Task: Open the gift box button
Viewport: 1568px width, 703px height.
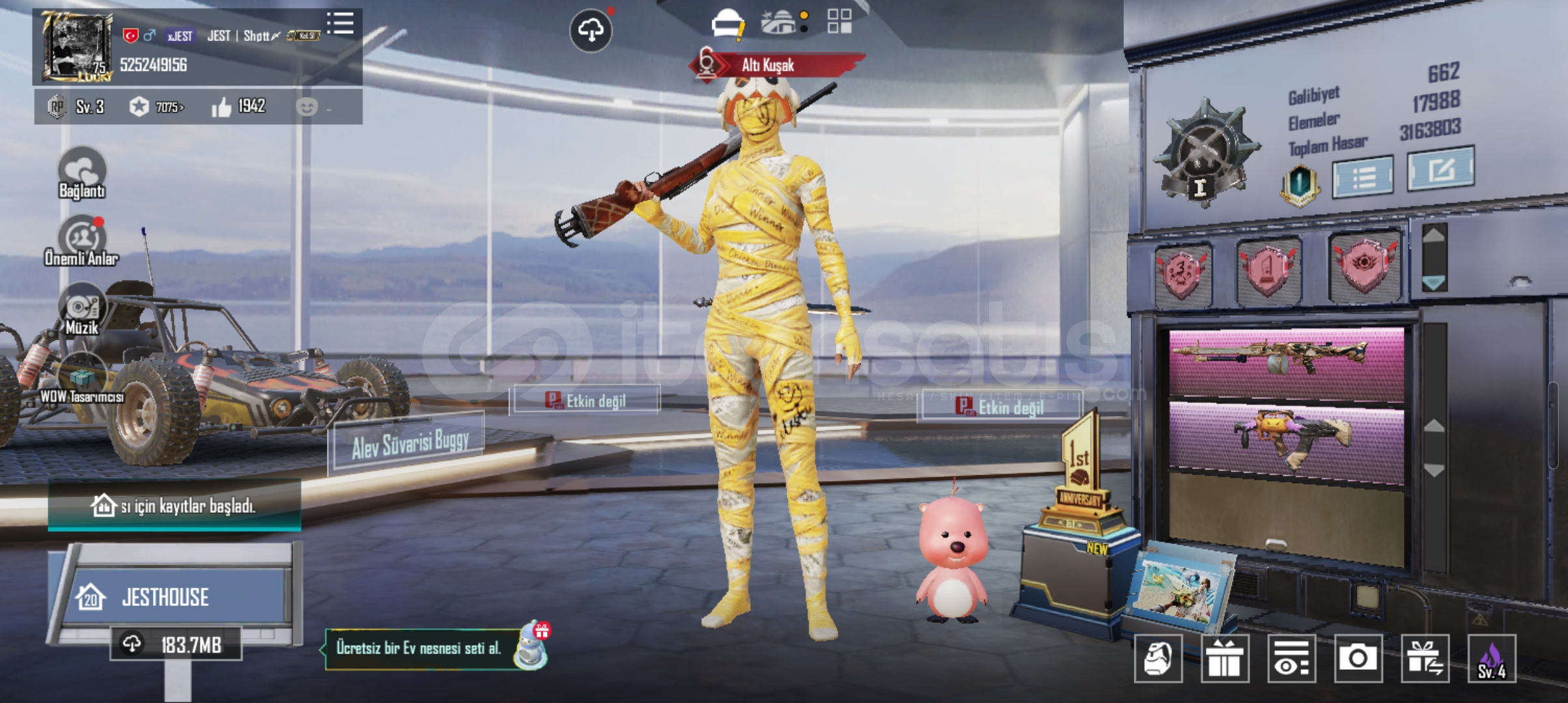Action: click(x=1225, y=658)
